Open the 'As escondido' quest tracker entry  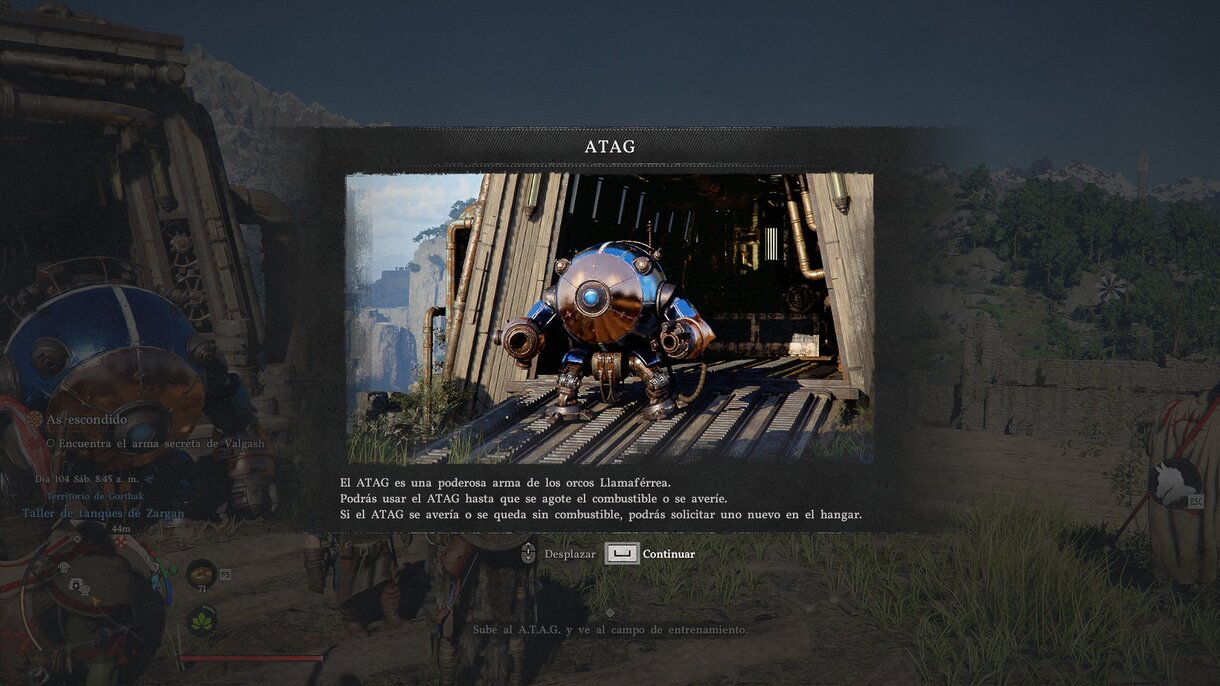point(86,419)
